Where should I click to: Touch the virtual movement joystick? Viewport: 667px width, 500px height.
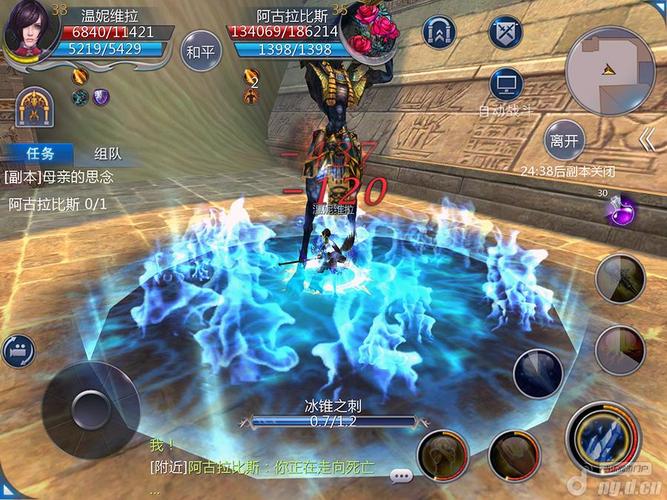pos(91,409)
